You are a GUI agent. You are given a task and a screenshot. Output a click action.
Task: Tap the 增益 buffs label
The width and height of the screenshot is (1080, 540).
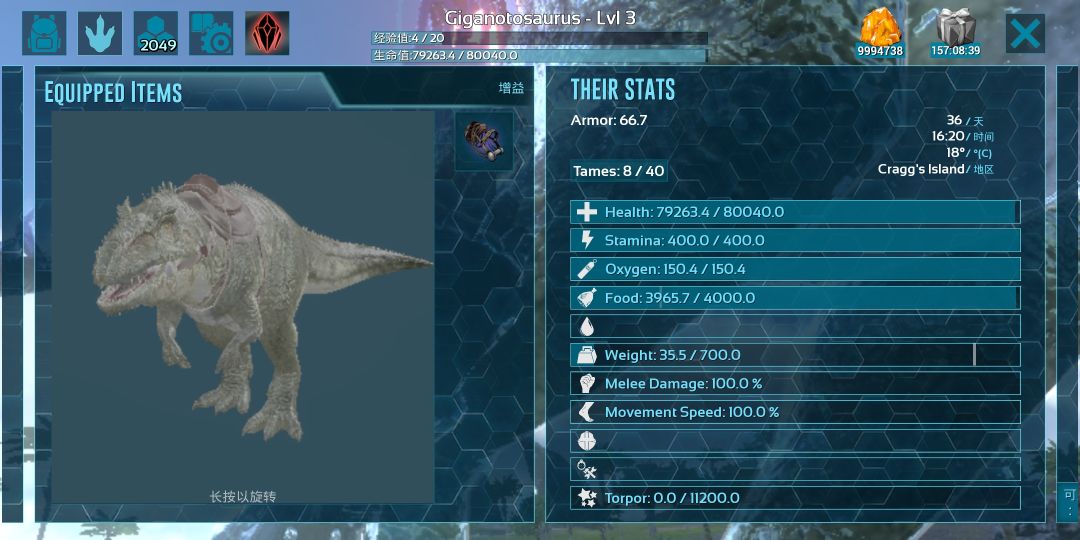511,88
